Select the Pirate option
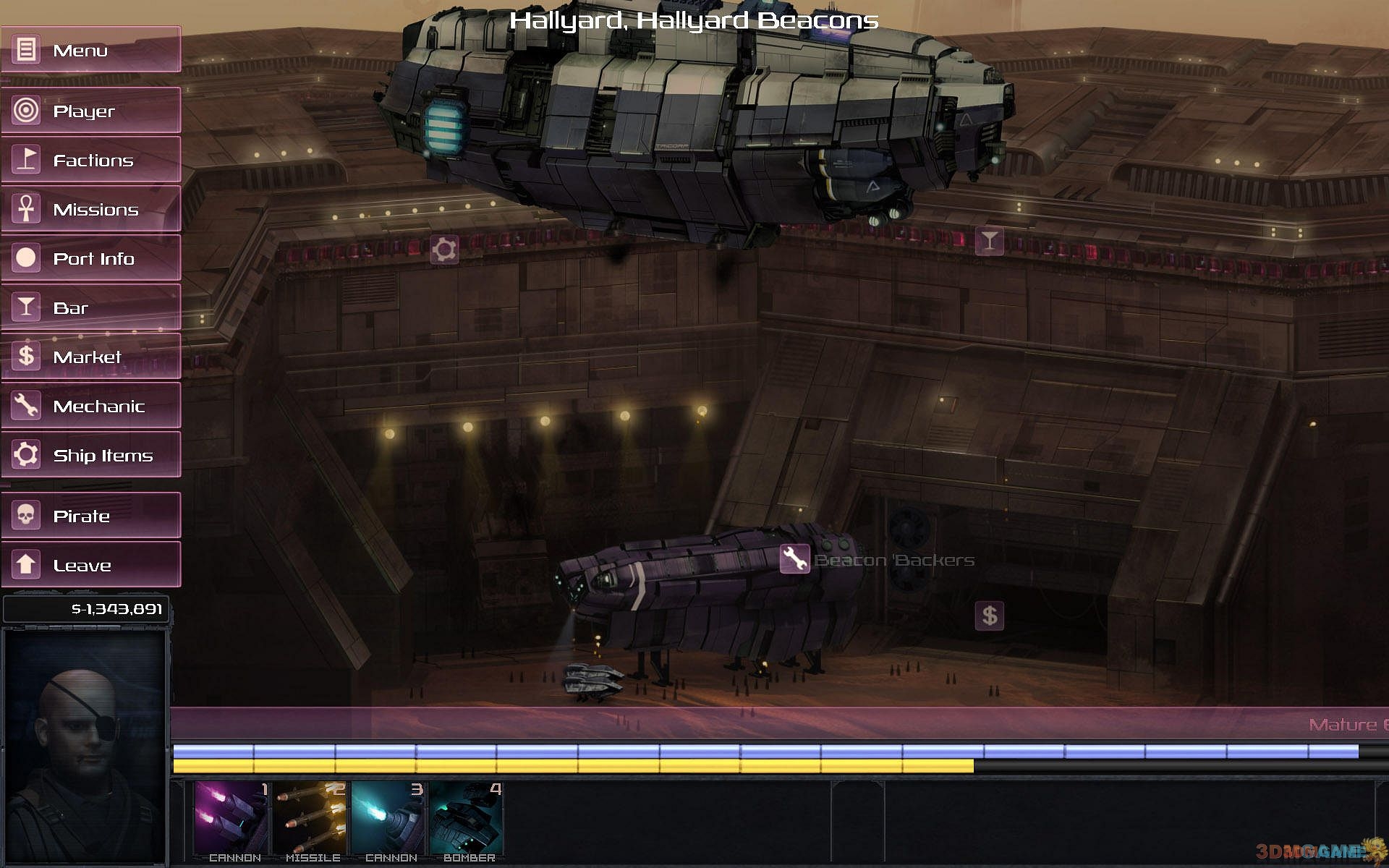 pos(90,516)
